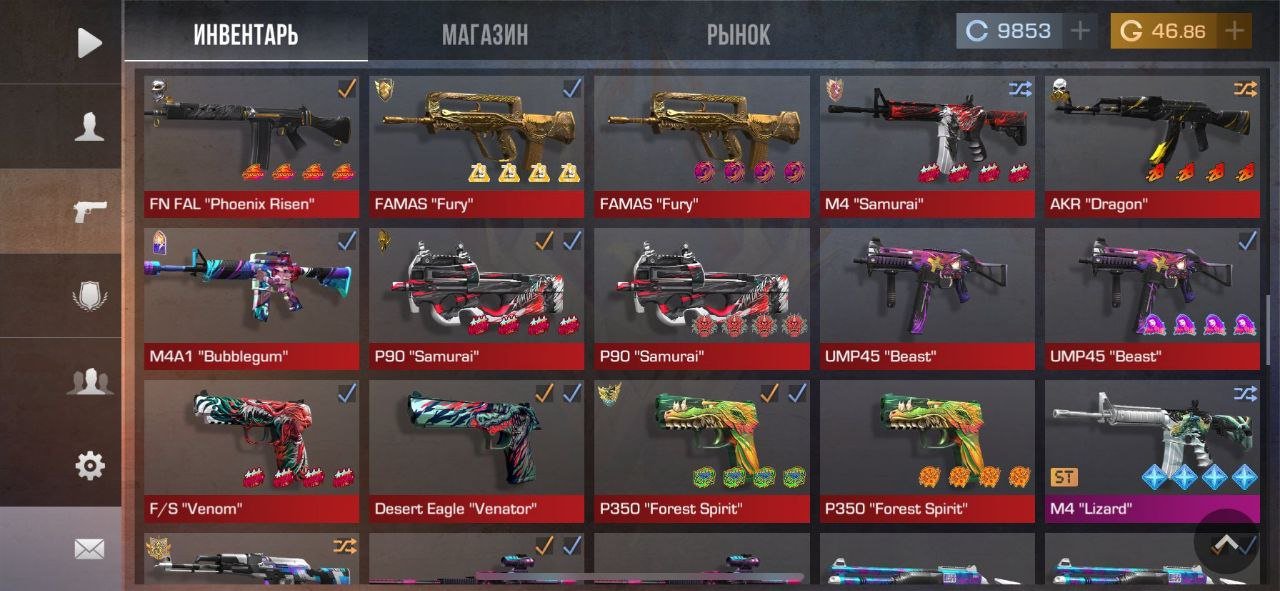Open the friends group sidebar icon
The image size is (1280, 591).
pyautogui.click(x=90, y=381)
